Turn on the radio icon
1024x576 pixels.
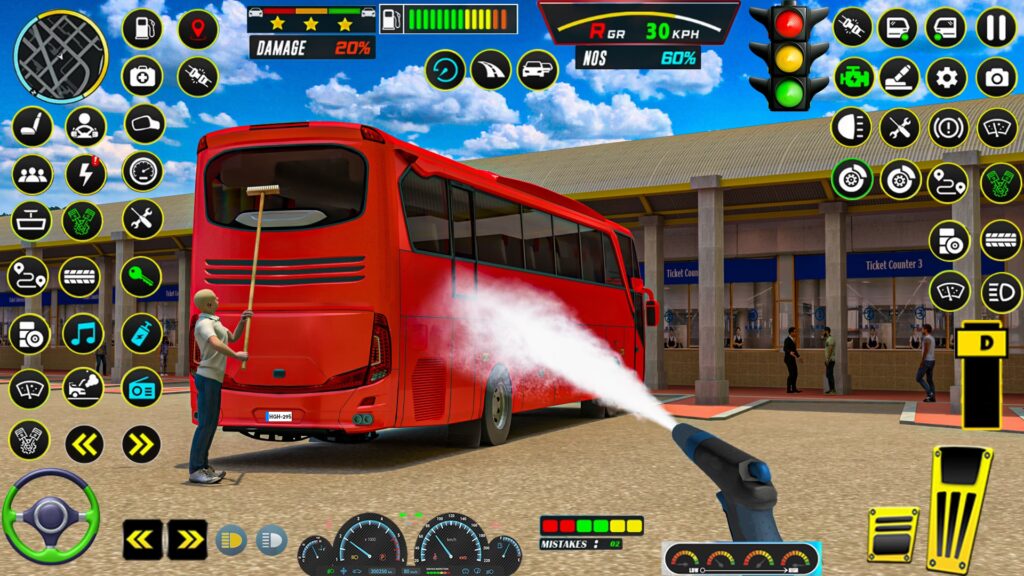coord(142,387)
